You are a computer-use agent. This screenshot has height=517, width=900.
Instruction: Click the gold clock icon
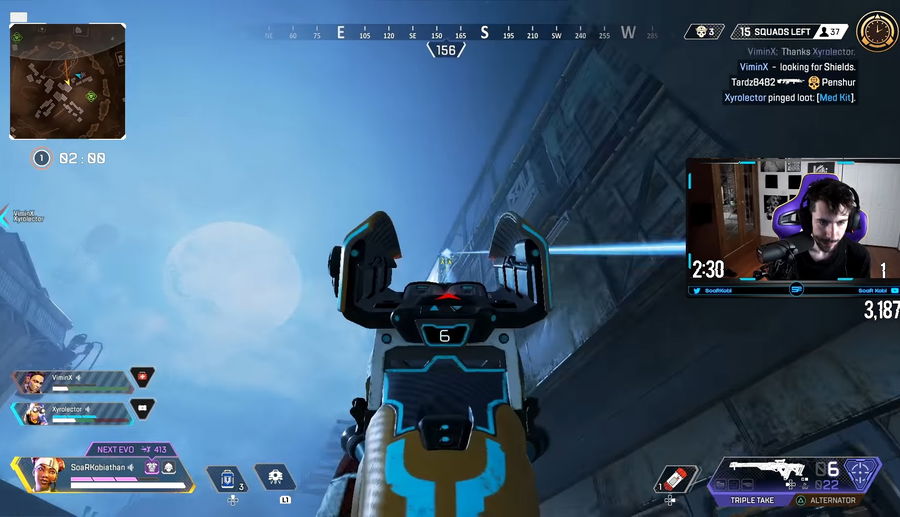877,32
